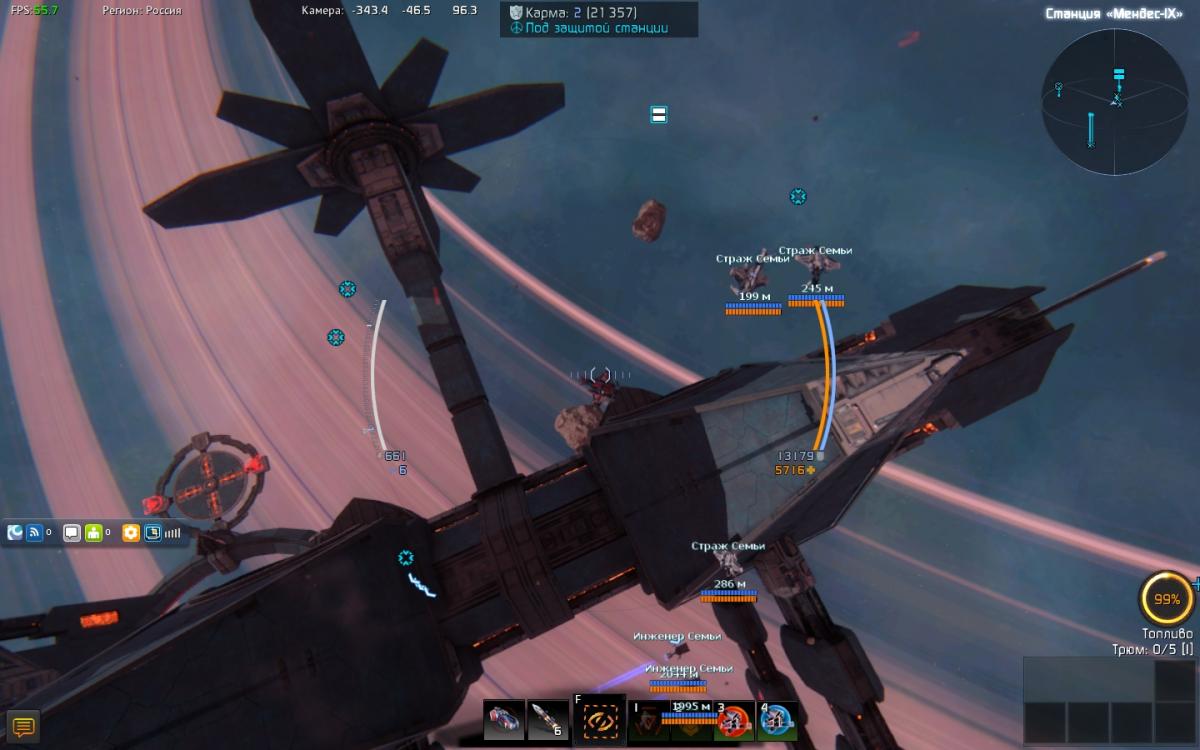This screenshot has width=1200, height=750.
Task: Open the orange gear settings icon
Action: 130,533
